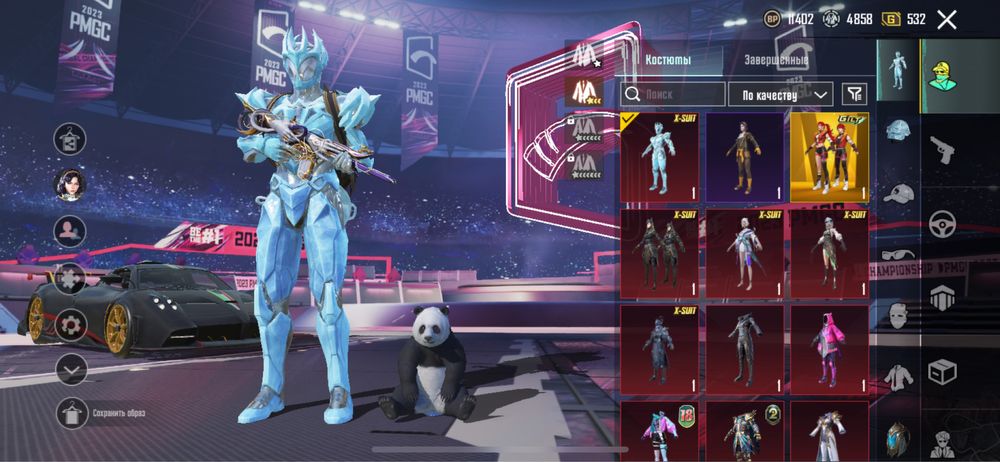Select the equipped ice-blue X-Suit costume
Viewport: 1000px width, 462px height.
(659, 157)
